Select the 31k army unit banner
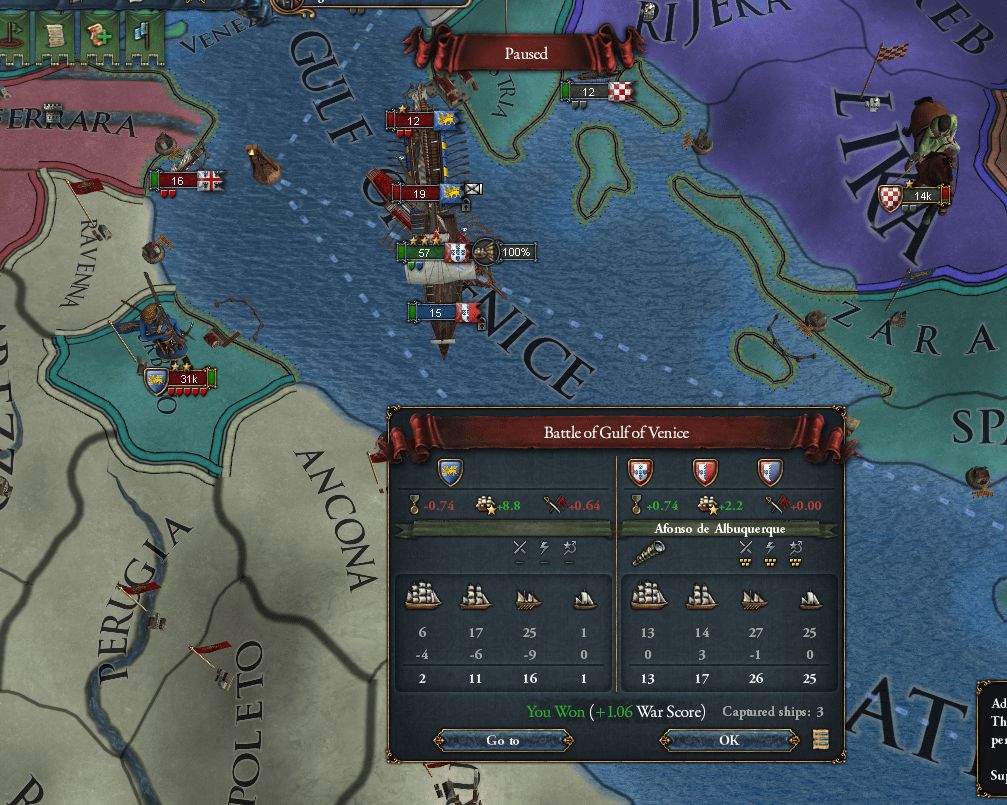1007x805 pixels. [x=187, y=379]
